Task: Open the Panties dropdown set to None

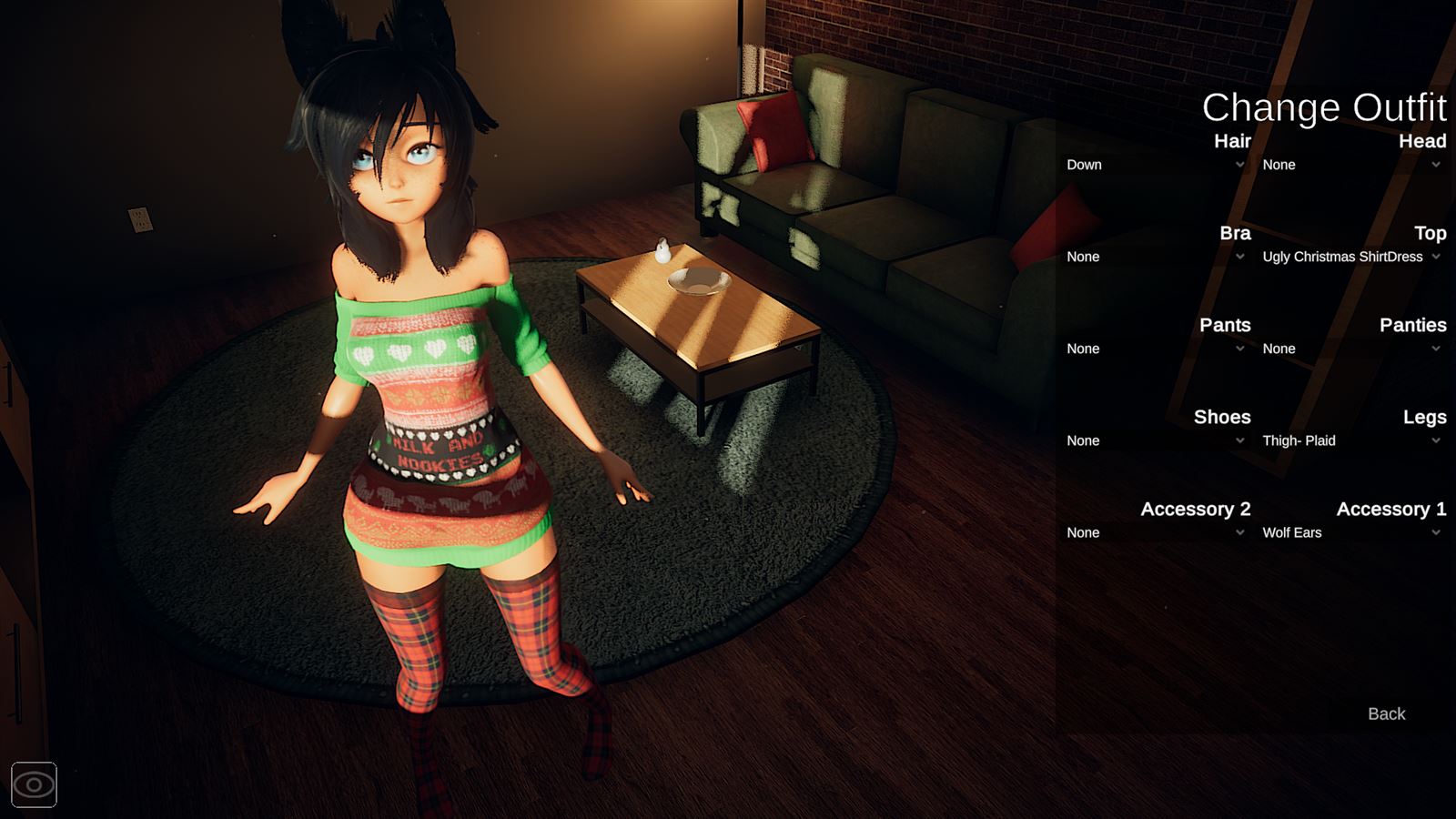Action: coord(1347,349)
